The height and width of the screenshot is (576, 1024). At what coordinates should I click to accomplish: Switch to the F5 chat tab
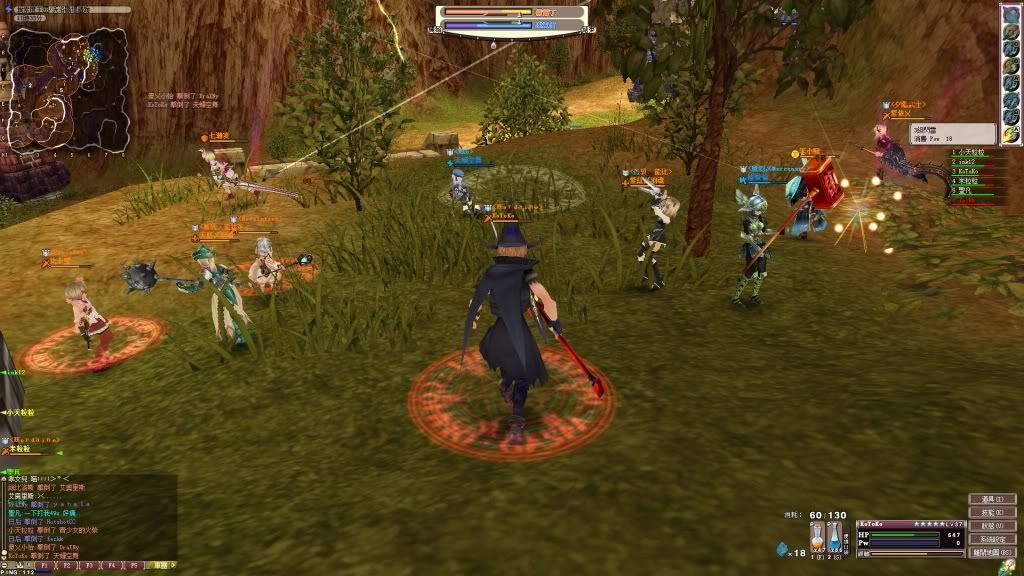pos(135,565)
